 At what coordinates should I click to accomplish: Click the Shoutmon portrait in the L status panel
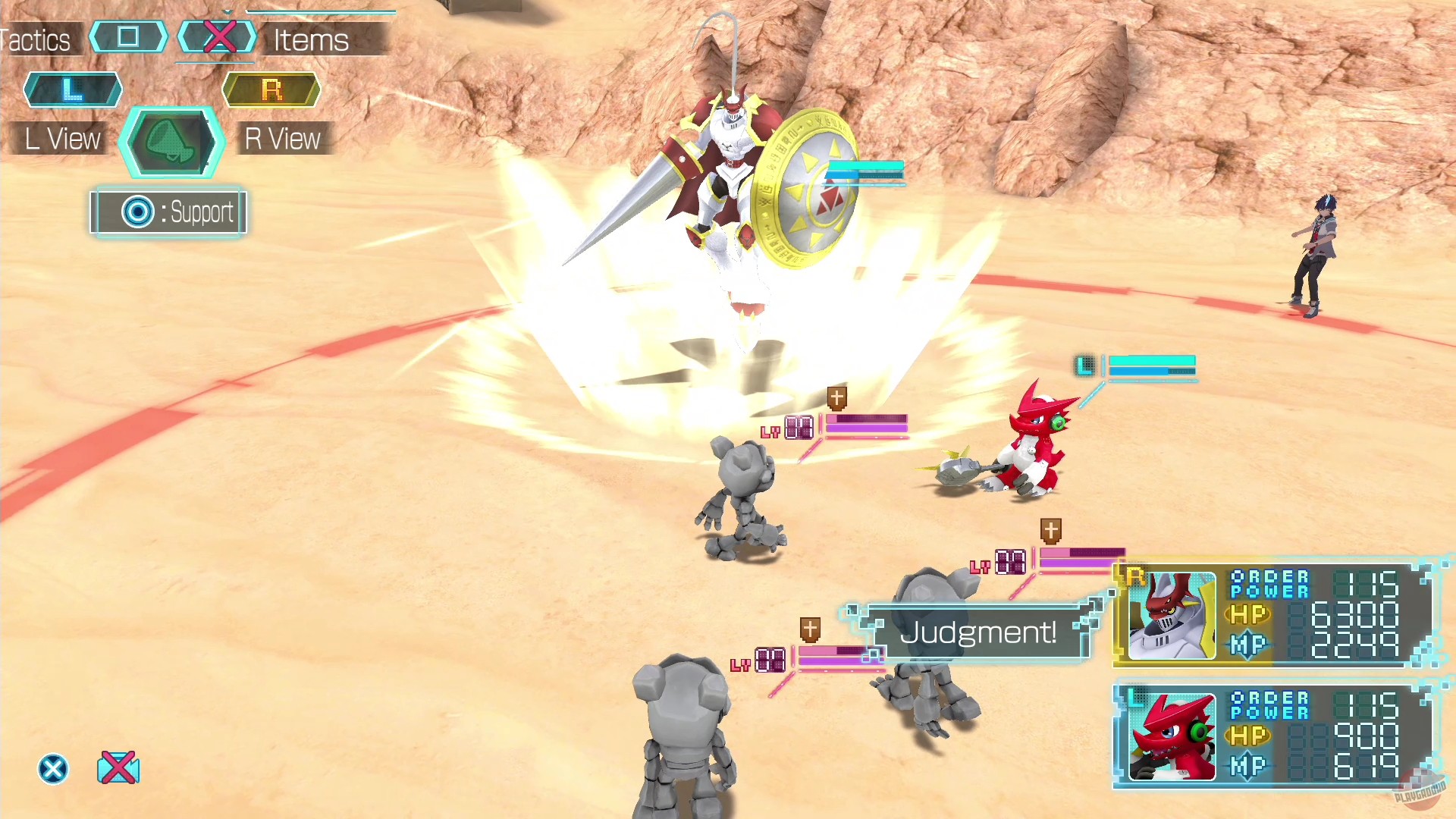click(x=1172, y=734)
